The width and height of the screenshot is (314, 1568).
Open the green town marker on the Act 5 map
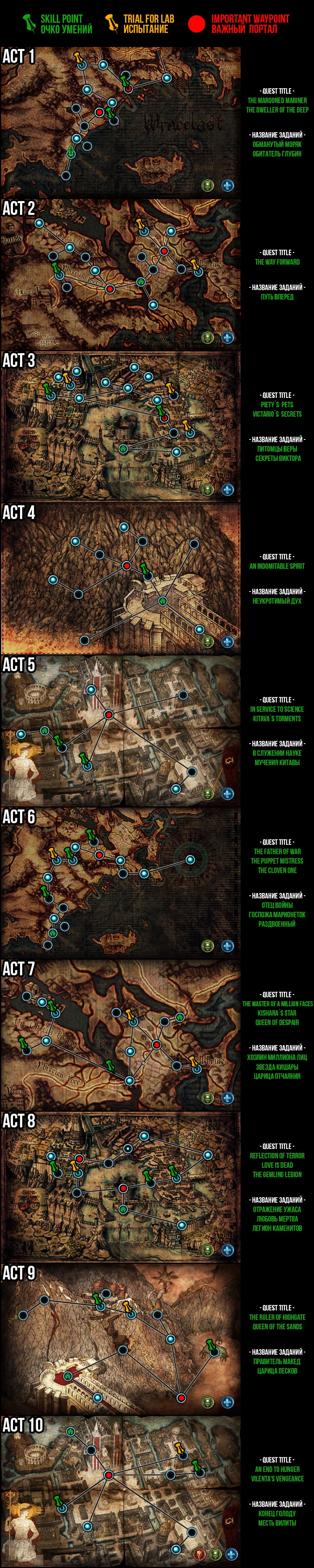44,730
